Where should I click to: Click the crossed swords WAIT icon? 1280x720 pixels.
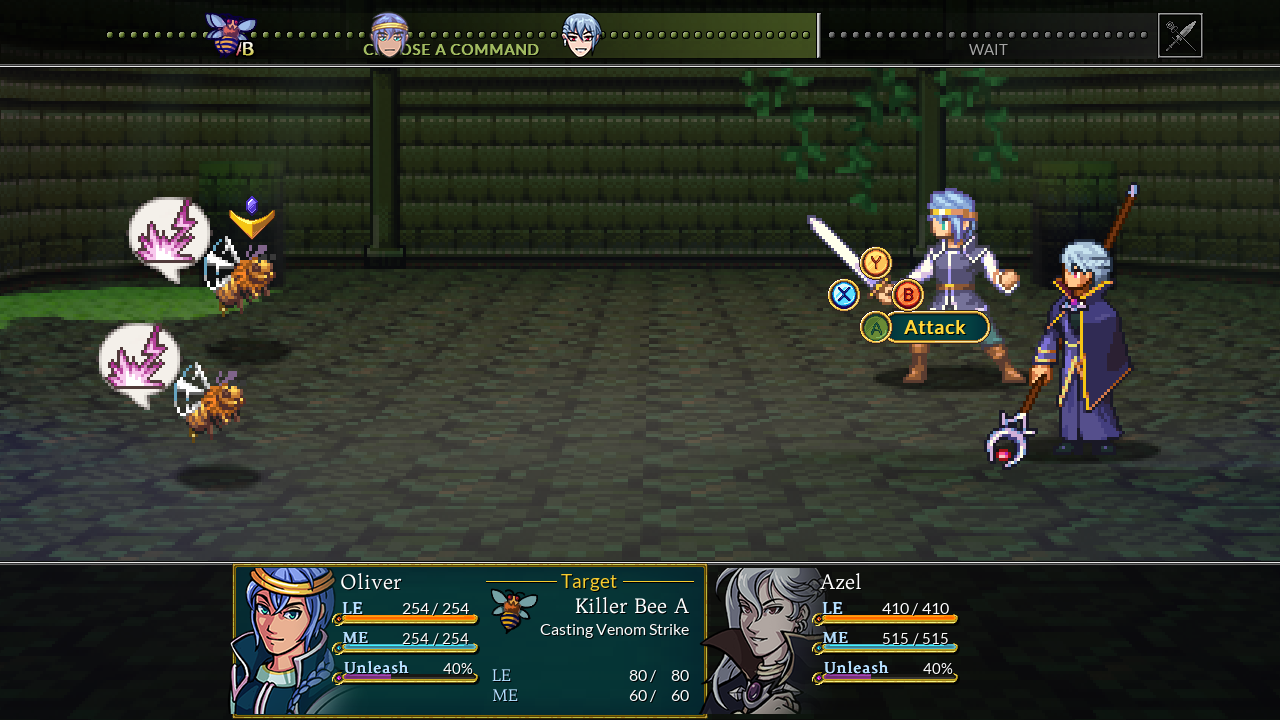click(1178, 34)
